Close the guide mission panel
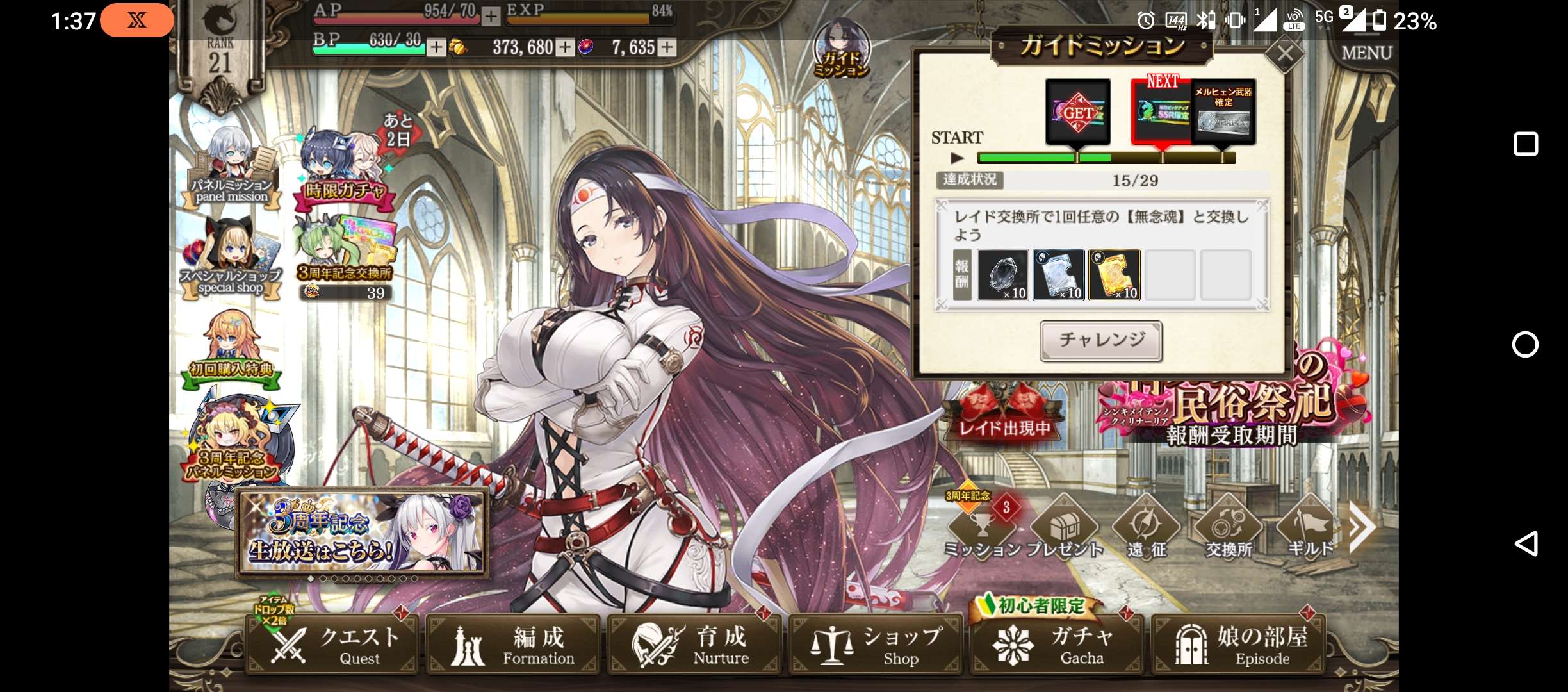The width and height of the screenshot is (1568, 692). [1285, 54]
